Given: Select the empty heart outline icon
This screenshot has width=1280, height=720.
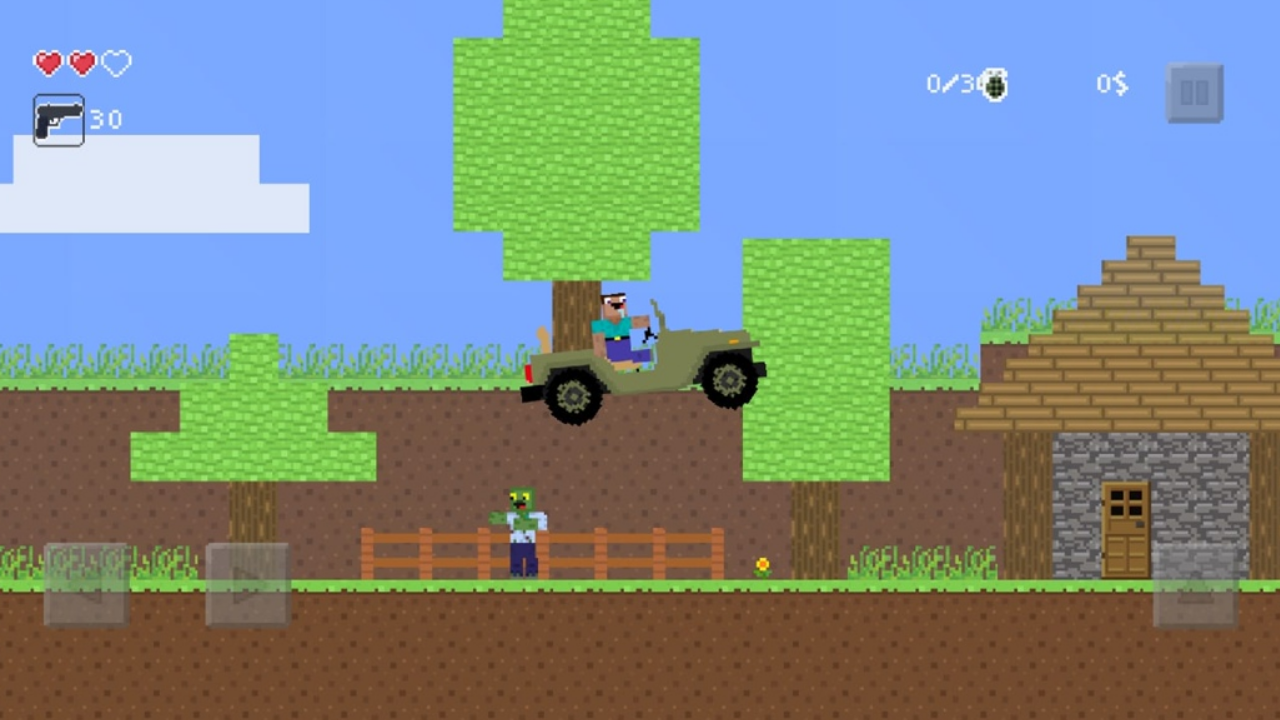Looking at the screenshot, I should [115, 63].
